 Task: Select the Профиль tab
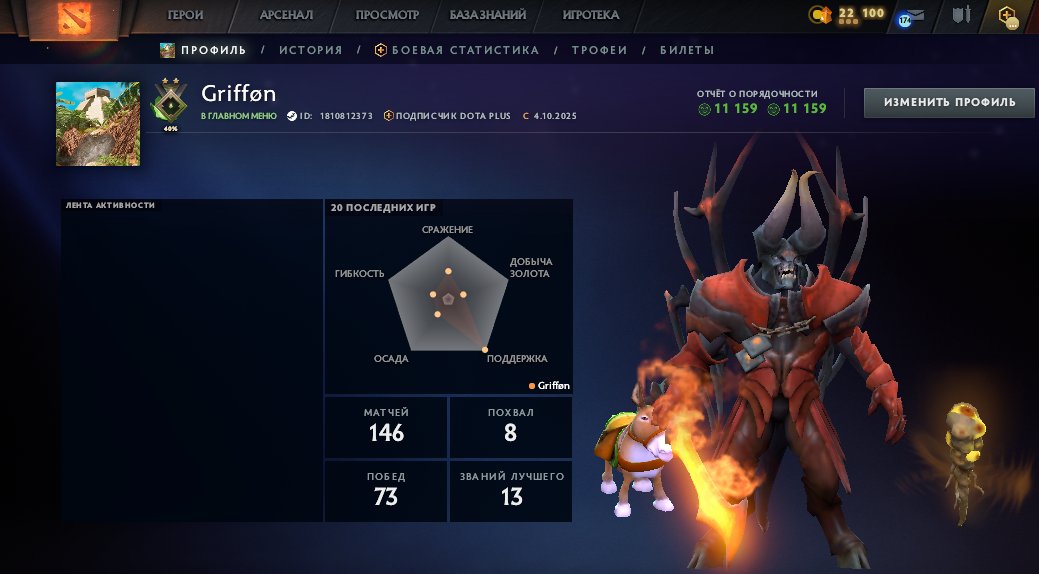(203, 50)
